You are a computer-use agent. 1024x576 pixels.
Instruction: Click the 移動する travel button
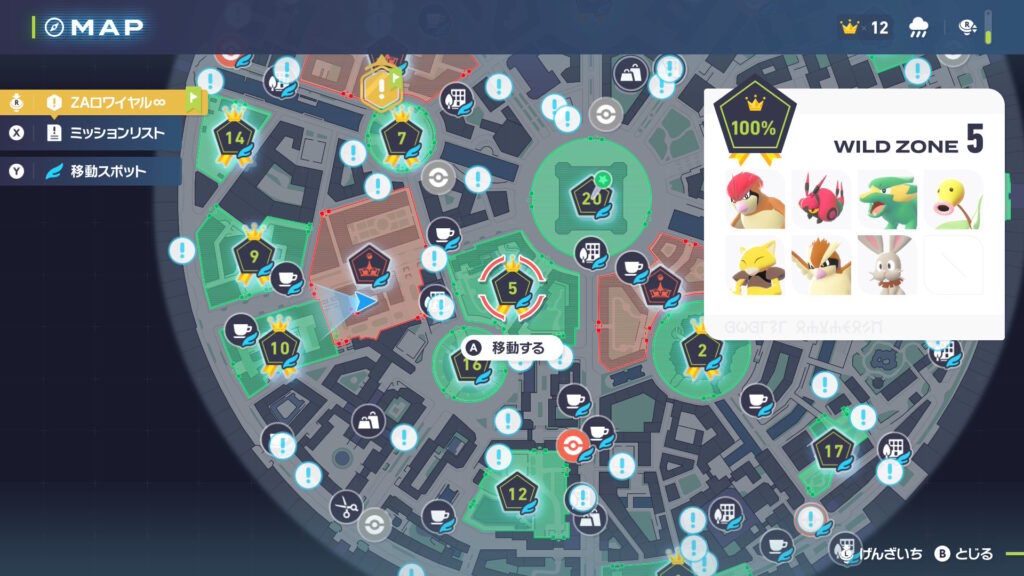coord(510,348)
